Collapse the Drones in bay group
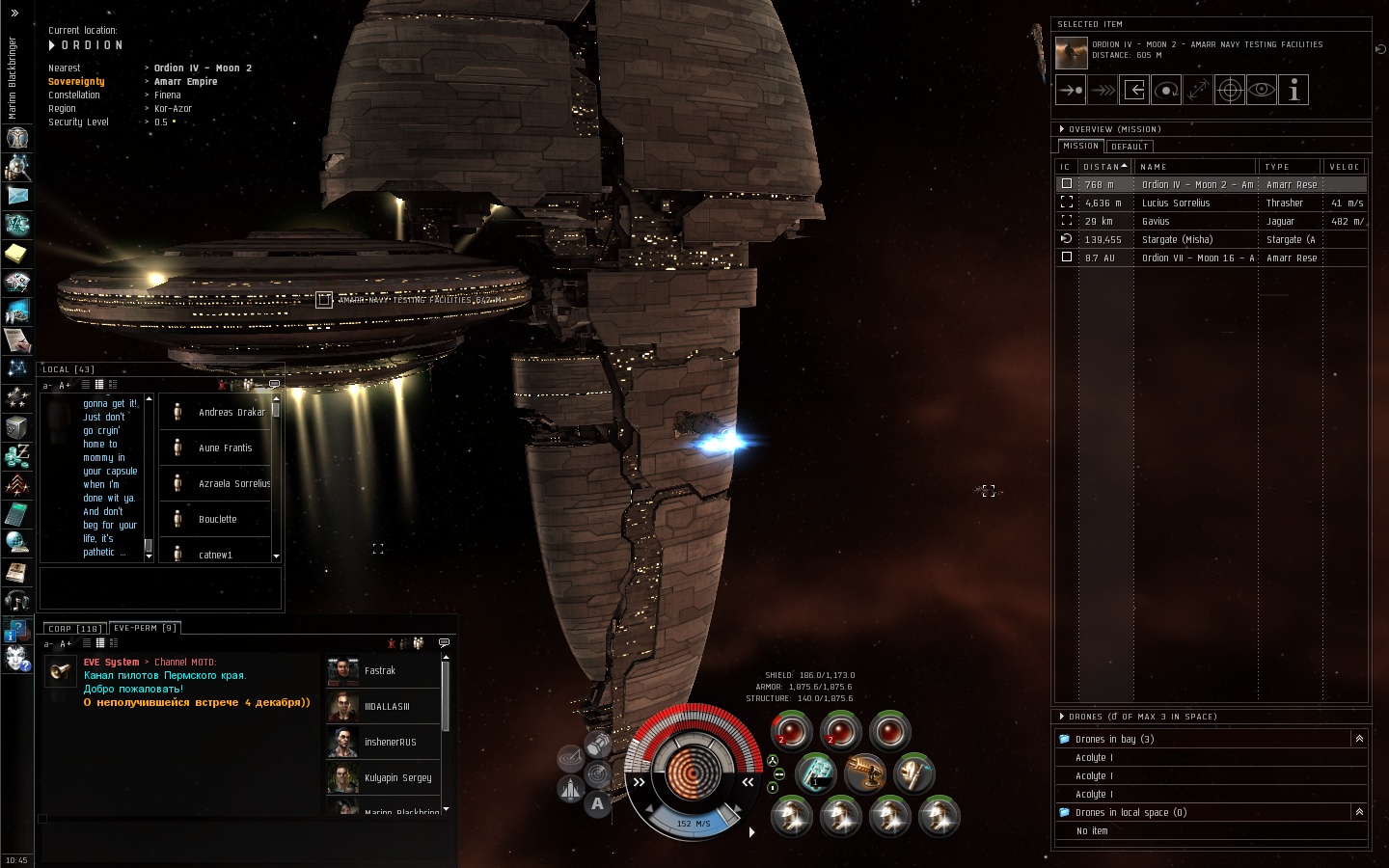Screen dimensions: 1389x868 (1359, 739)
